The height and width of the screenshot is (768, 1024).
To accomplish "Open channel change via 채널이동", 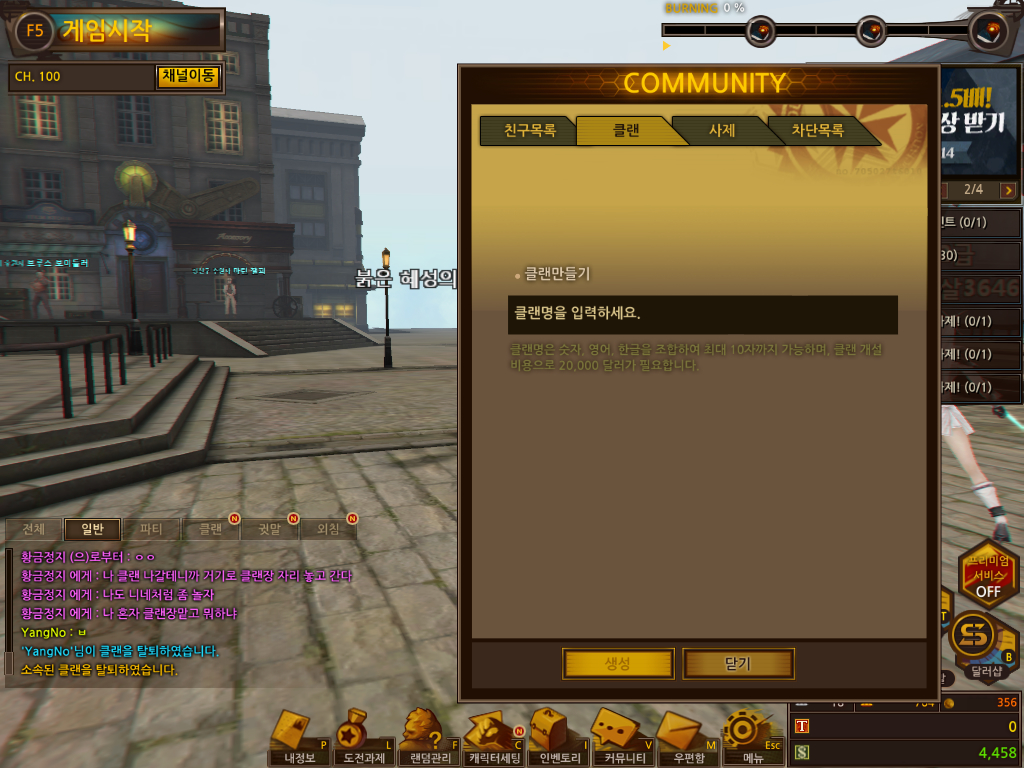I will pos(187,77).
